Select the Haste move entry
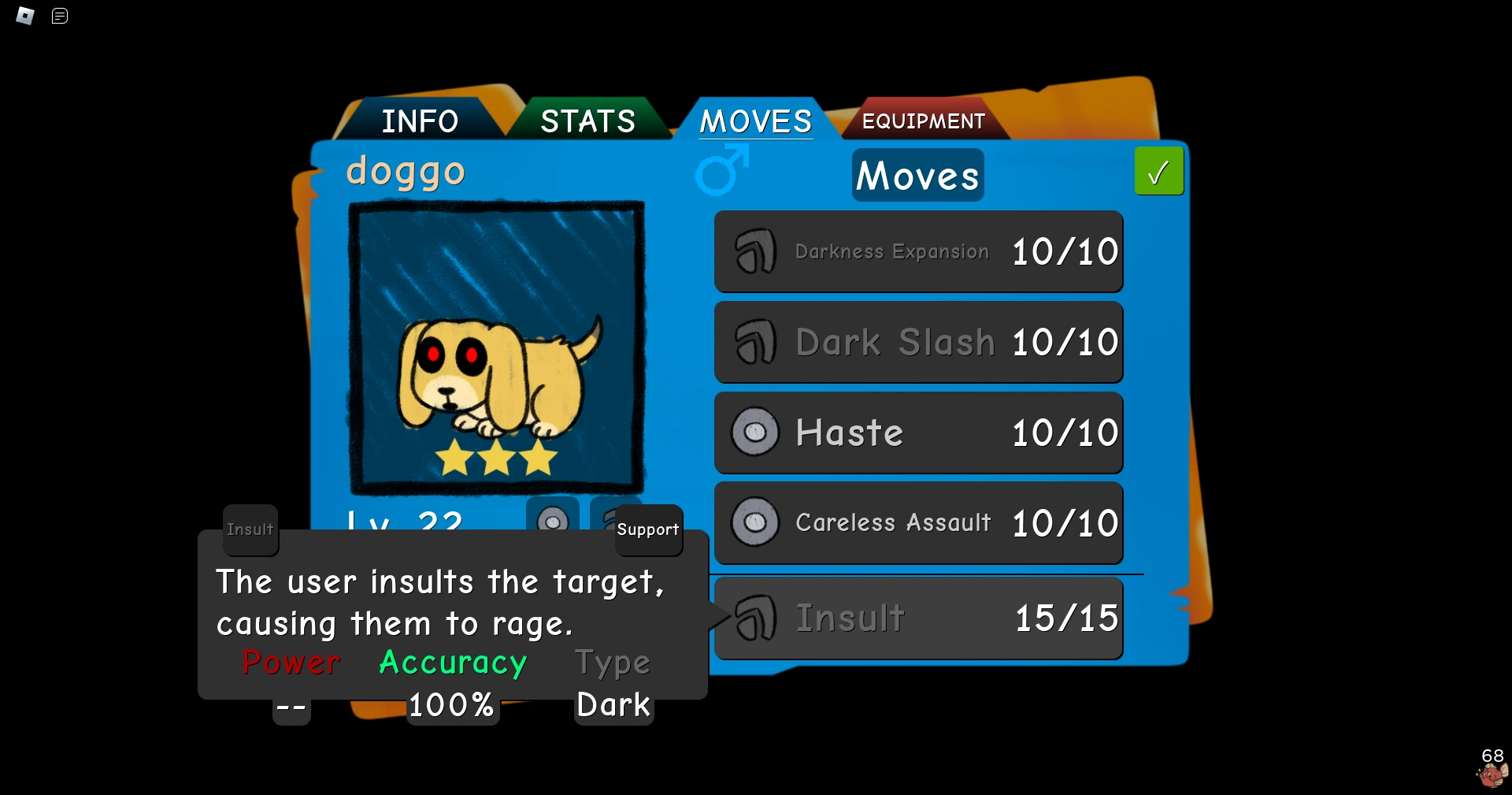This screenshot has height=795, width=1512. point(918,433)
